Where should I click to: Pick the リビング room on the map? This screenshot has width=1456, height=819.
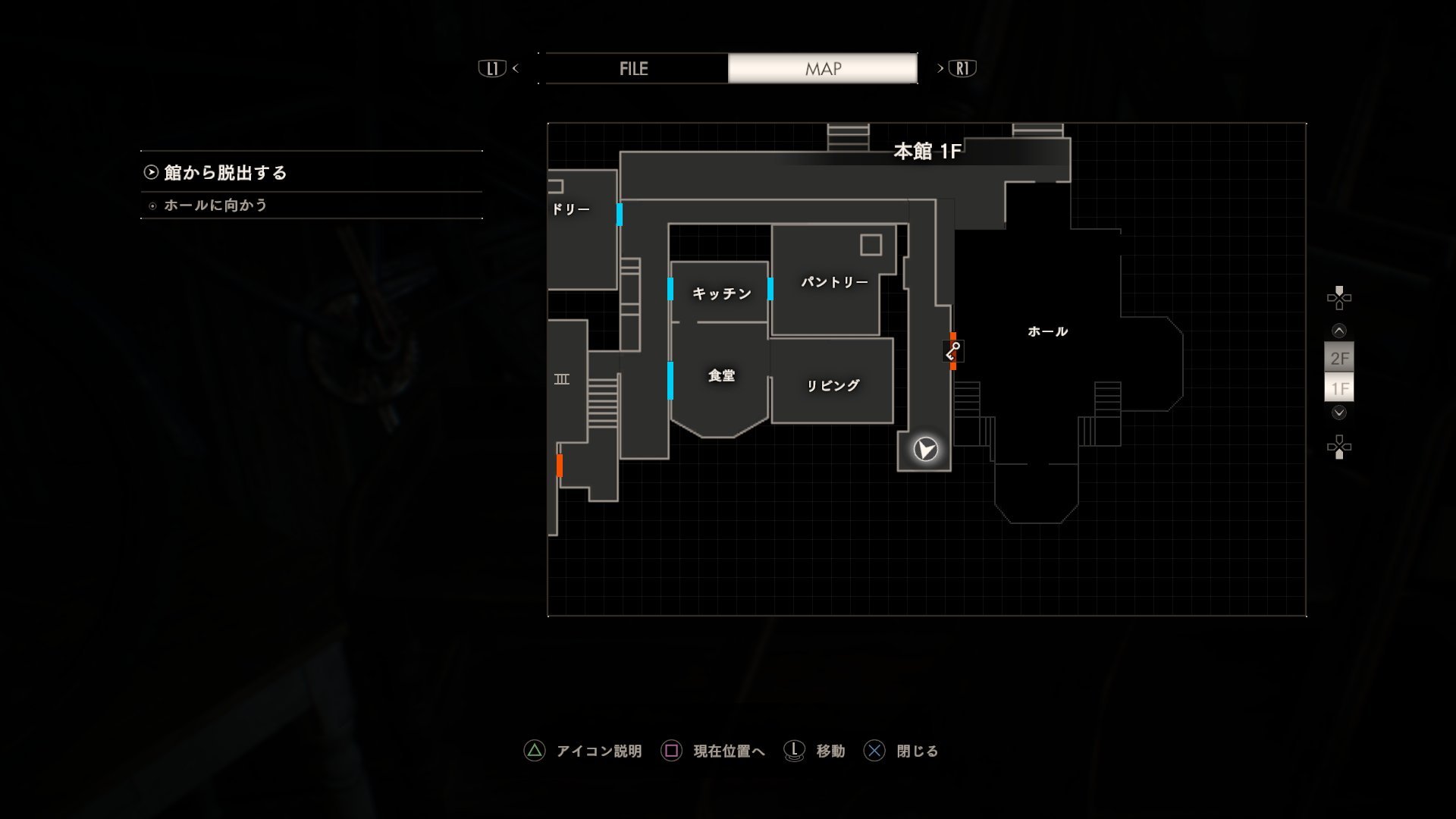tap(833, 386)
